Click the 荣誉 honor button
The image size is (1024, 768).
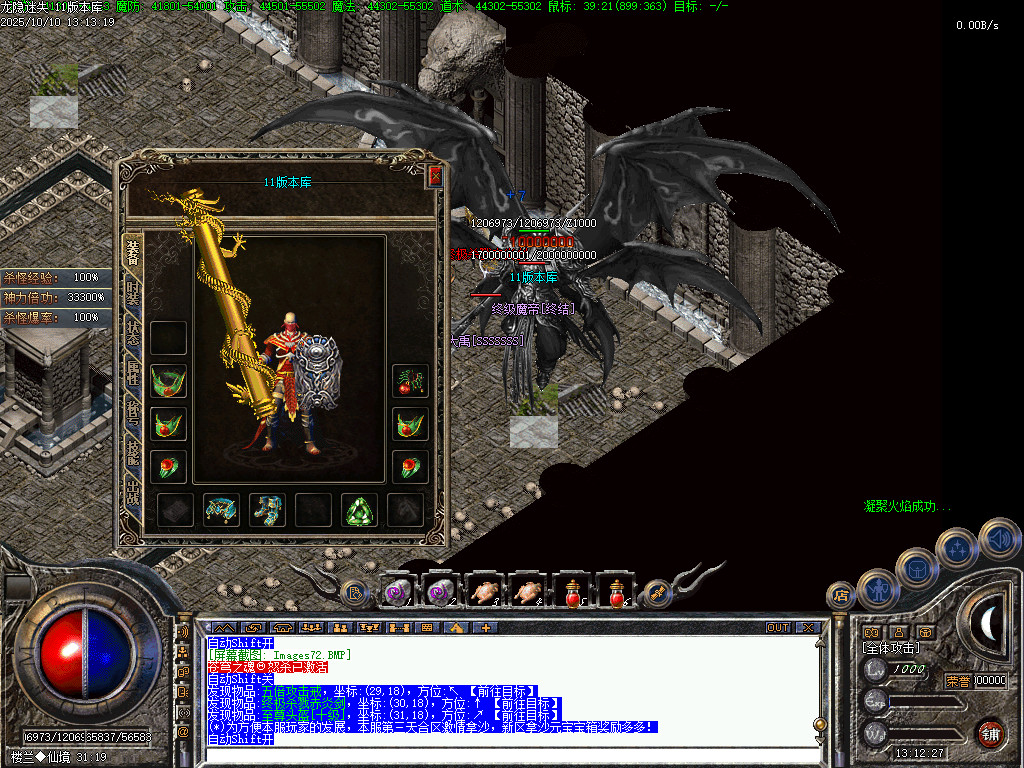pyautogui.click(x=957, y=681)
